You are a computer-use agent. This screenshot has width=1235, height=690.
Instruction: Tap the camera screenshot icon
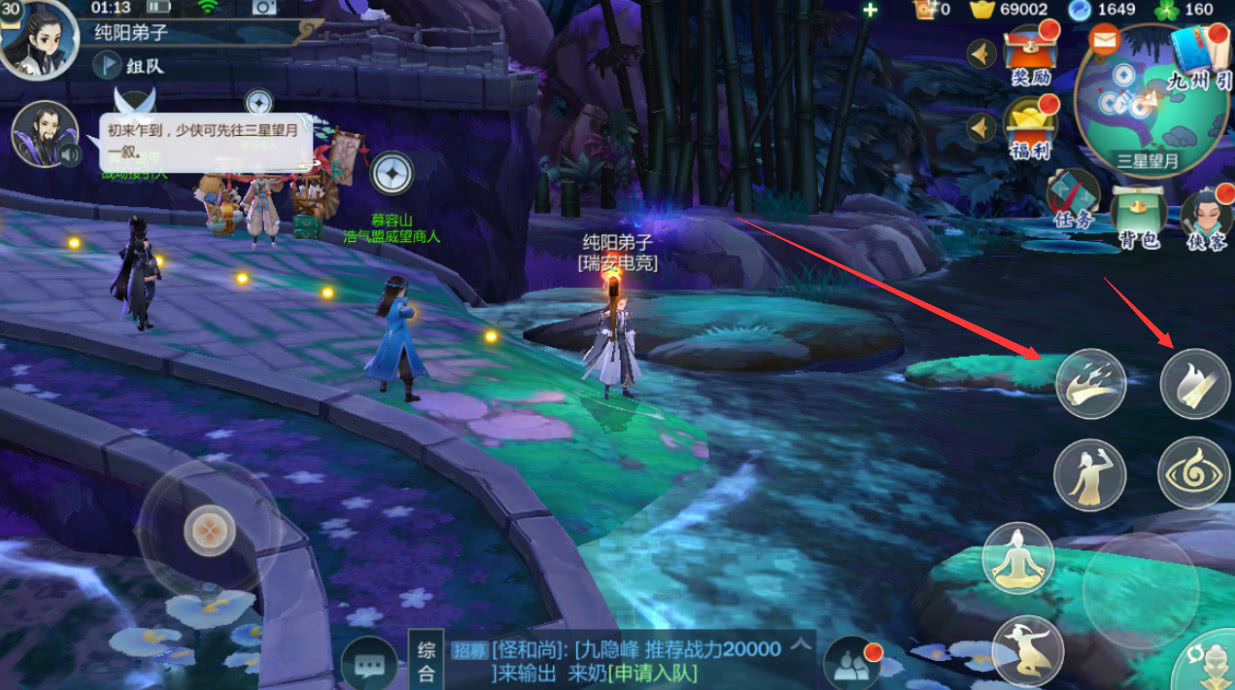pos(264,8)
